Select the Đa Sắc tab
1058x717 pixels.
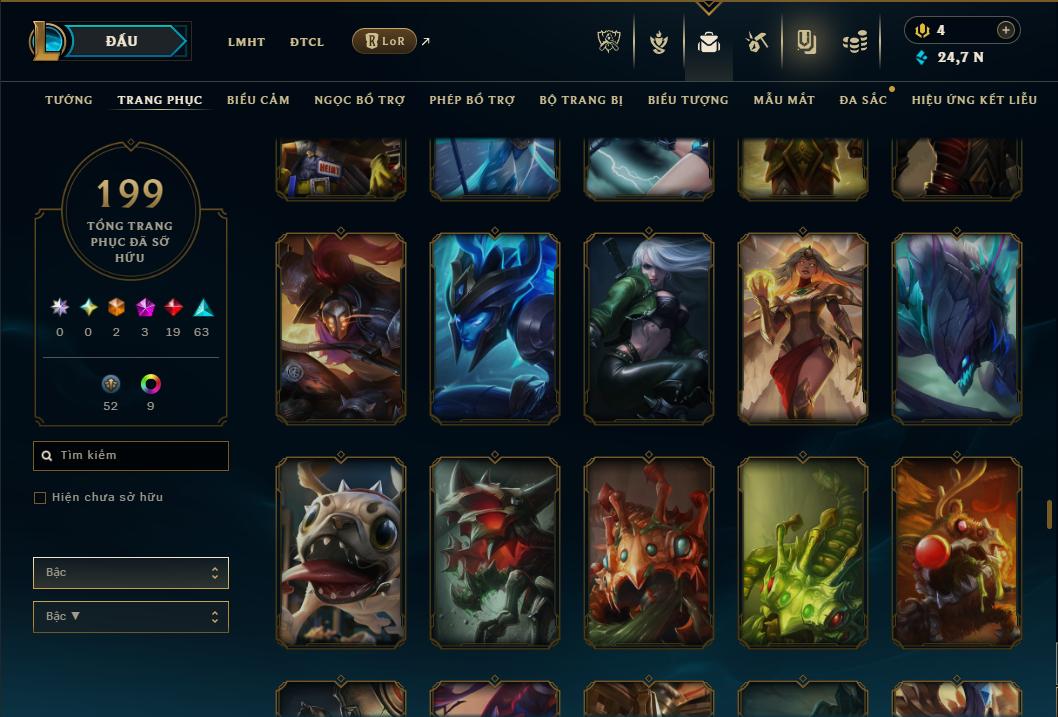click(863, 100)
